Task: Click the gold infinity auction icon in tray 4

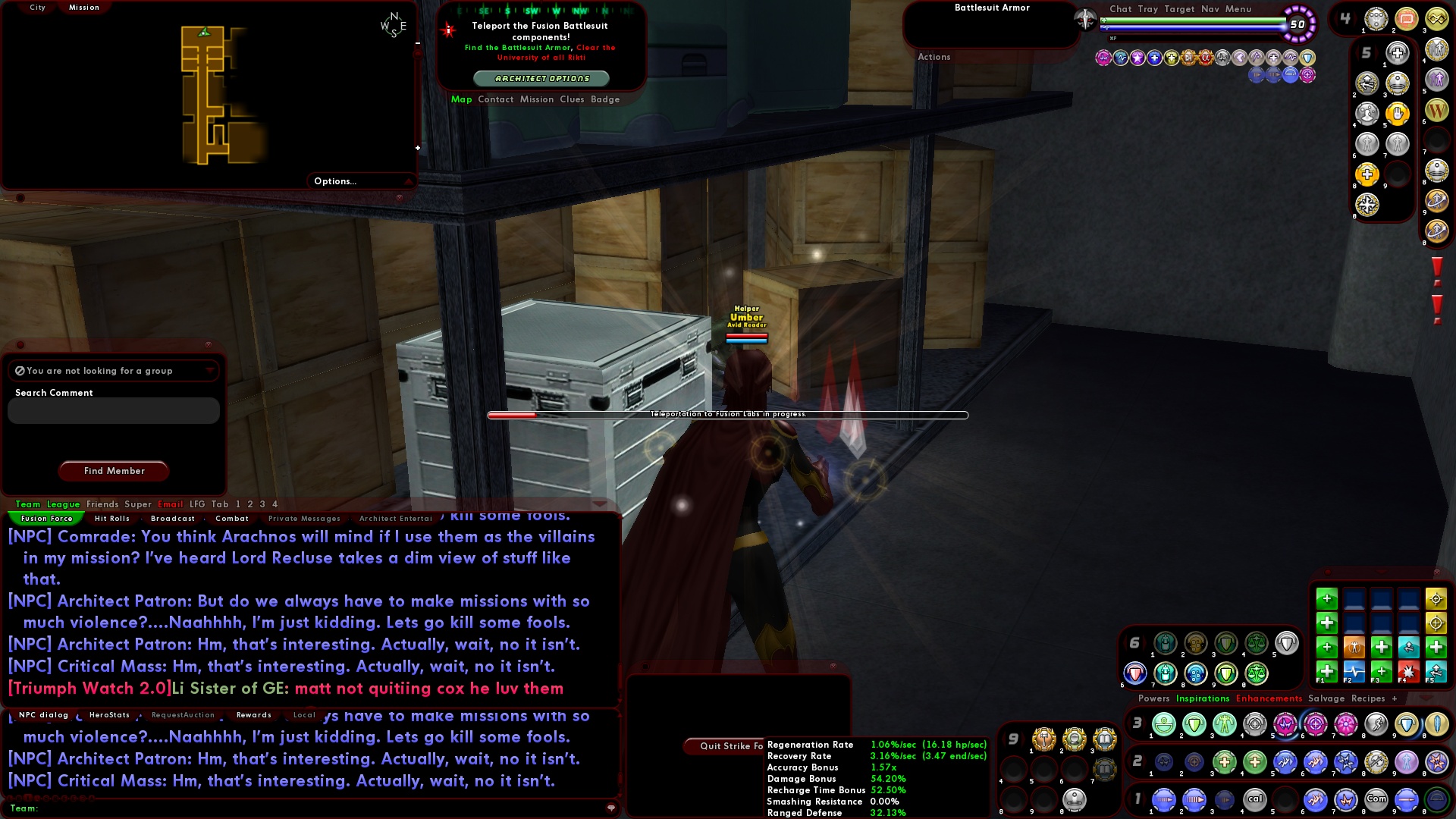Action: pyautogui.click(x=1438, y=19)
